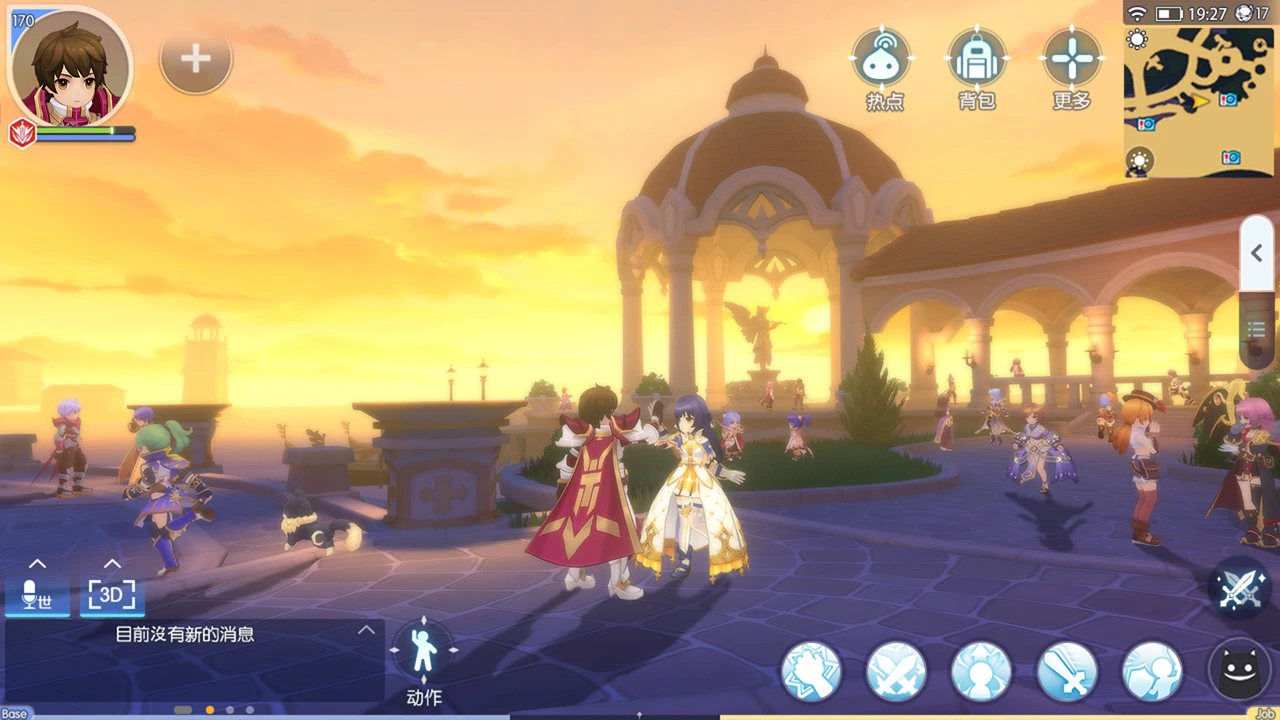Viewport: 1280px width, 720px height.
Task: Activate the glowing figure aura skill
Action: [981, 670]
